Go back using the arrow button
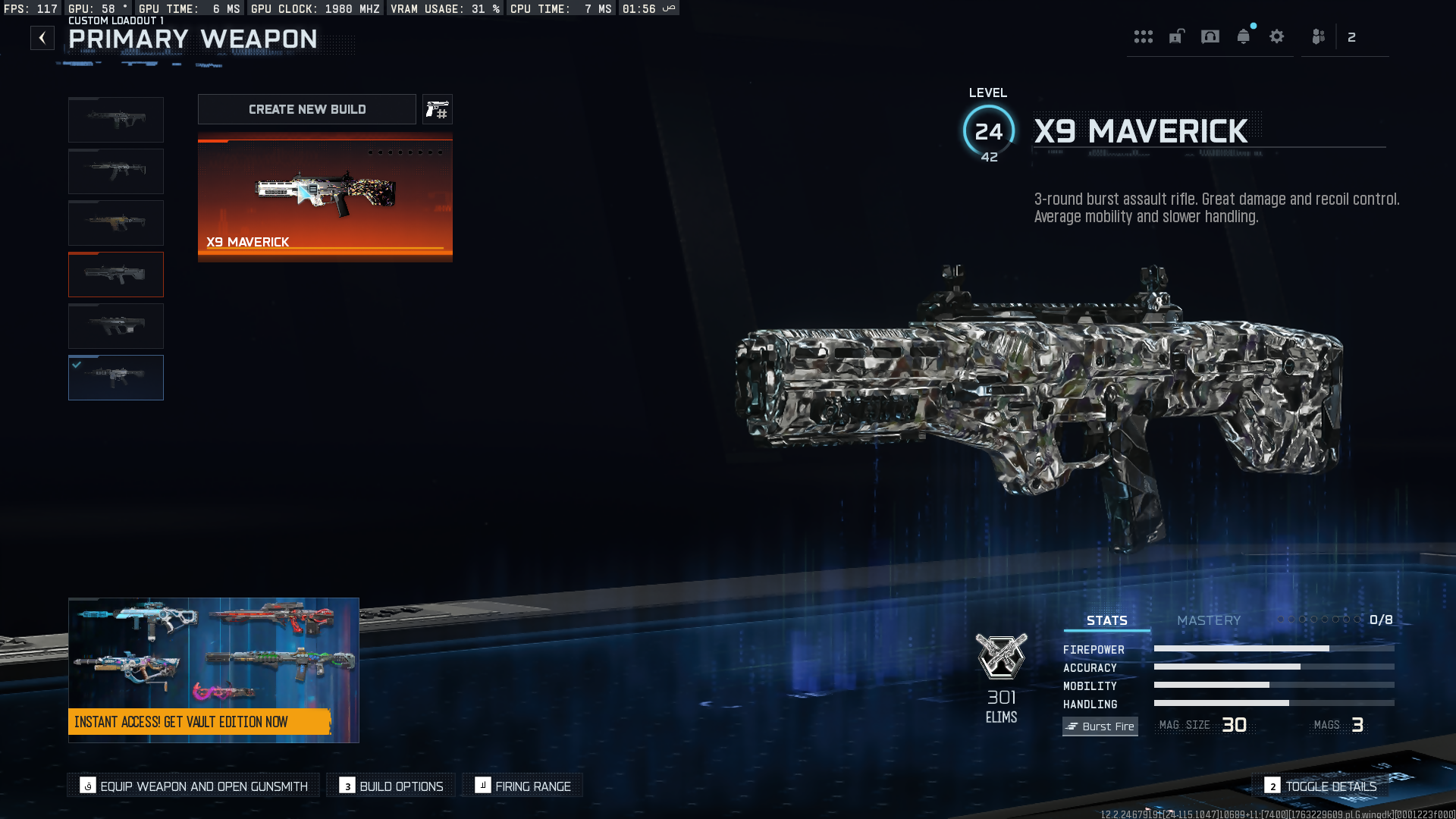 click(x=42, y=38)
